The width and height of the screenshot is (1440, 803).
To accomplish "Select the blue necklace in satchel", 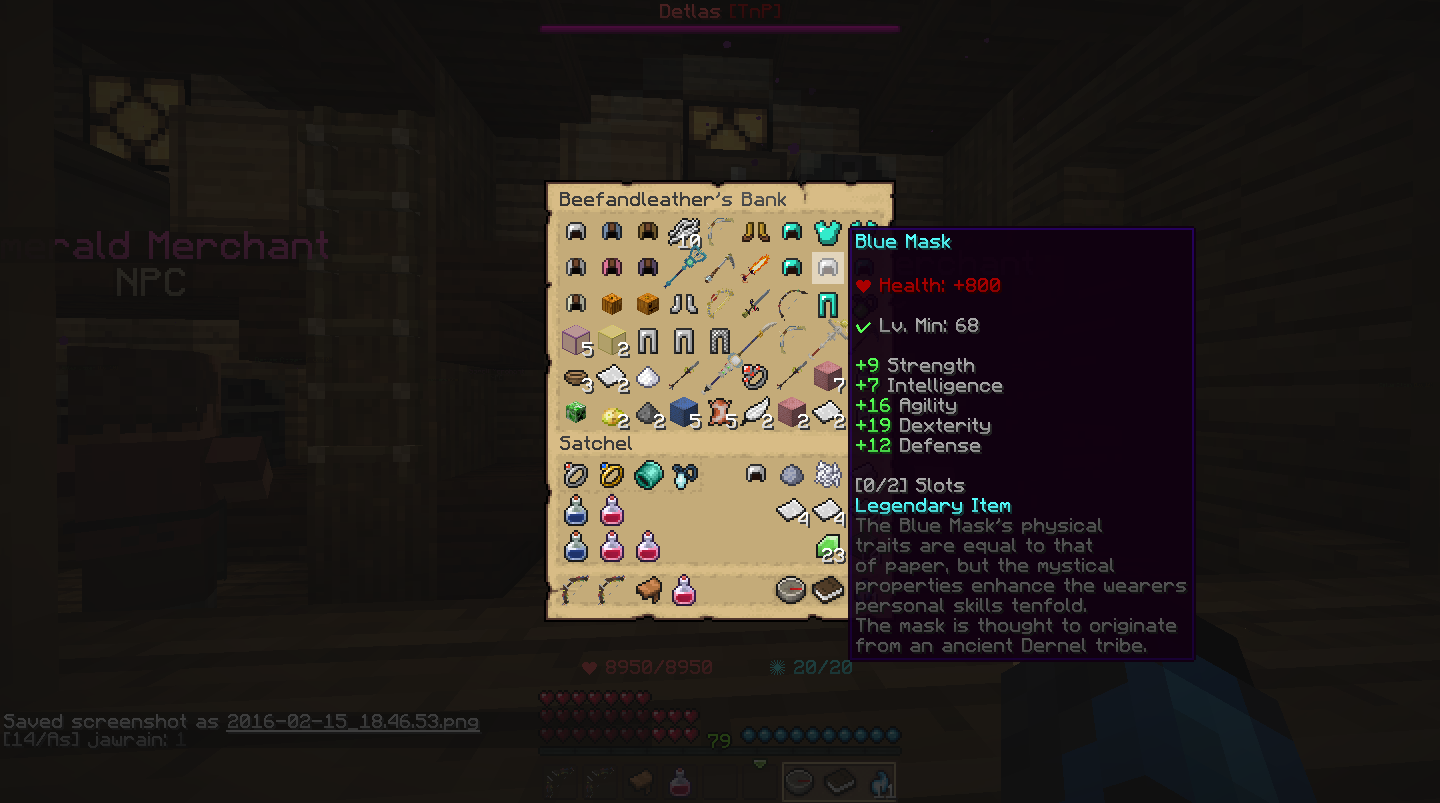I will tap(684, 475).
